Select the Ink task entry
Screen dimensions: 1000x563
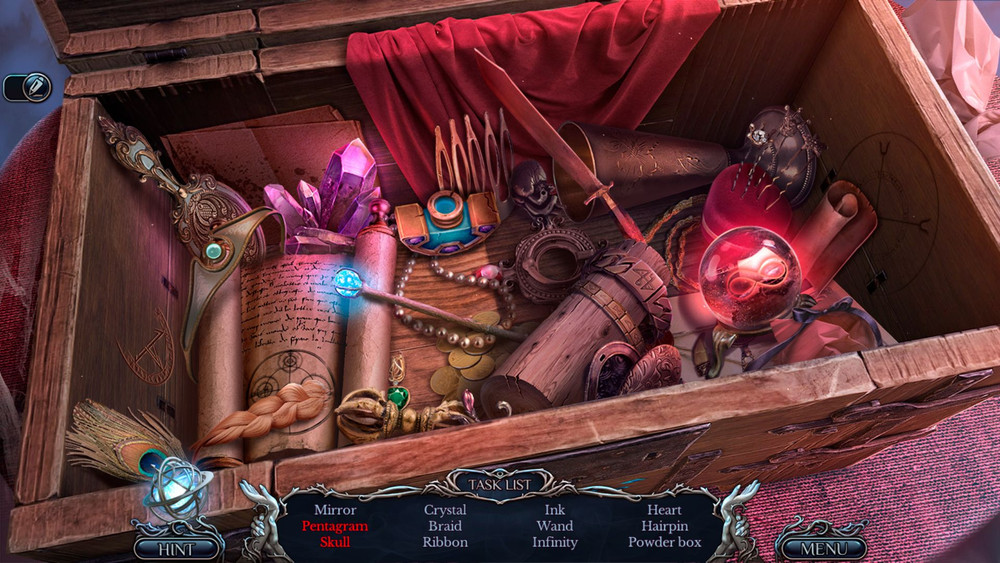(555, 510)
